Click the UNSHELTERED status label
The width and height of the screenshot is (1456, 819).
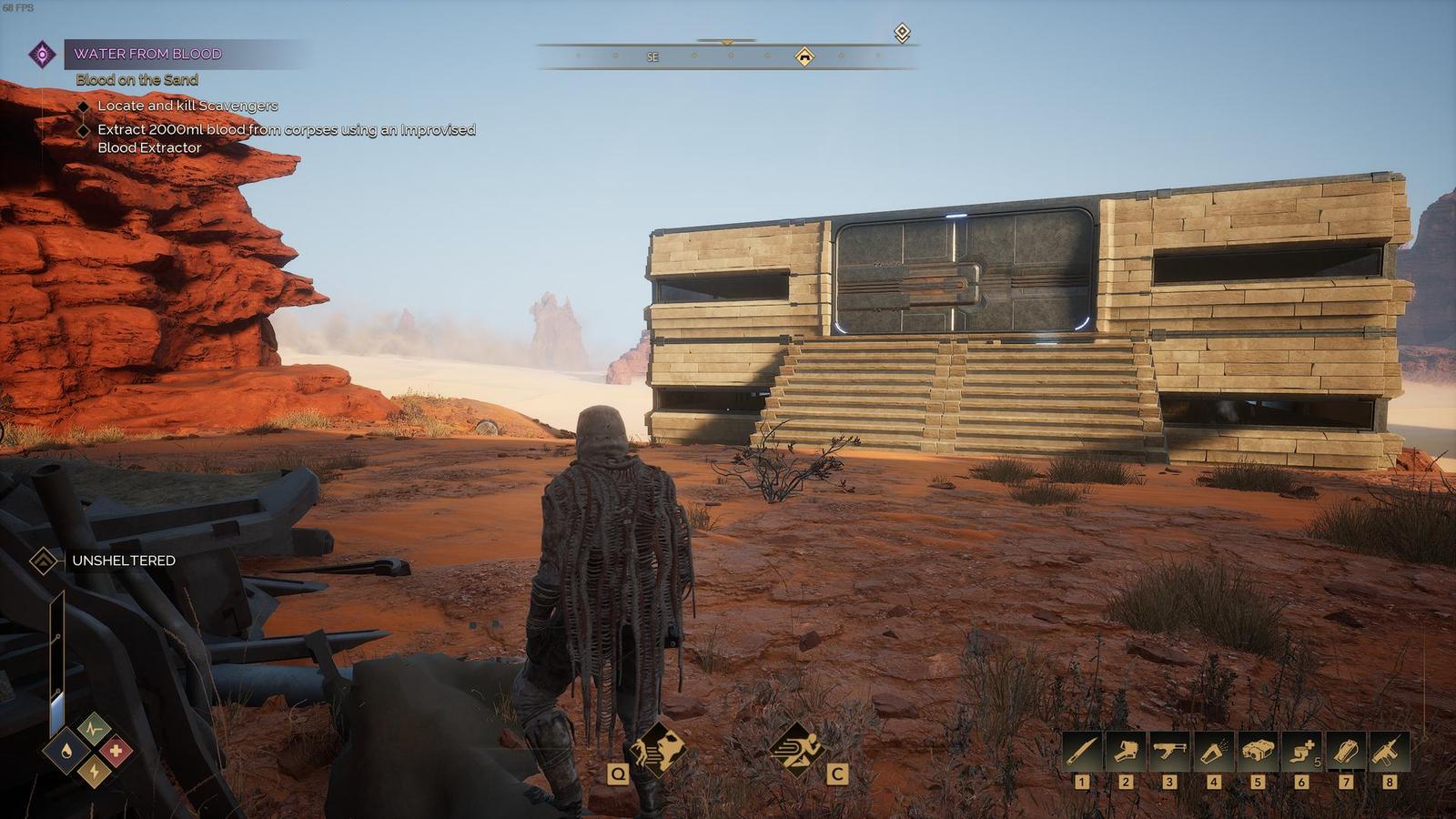[123, 561]
